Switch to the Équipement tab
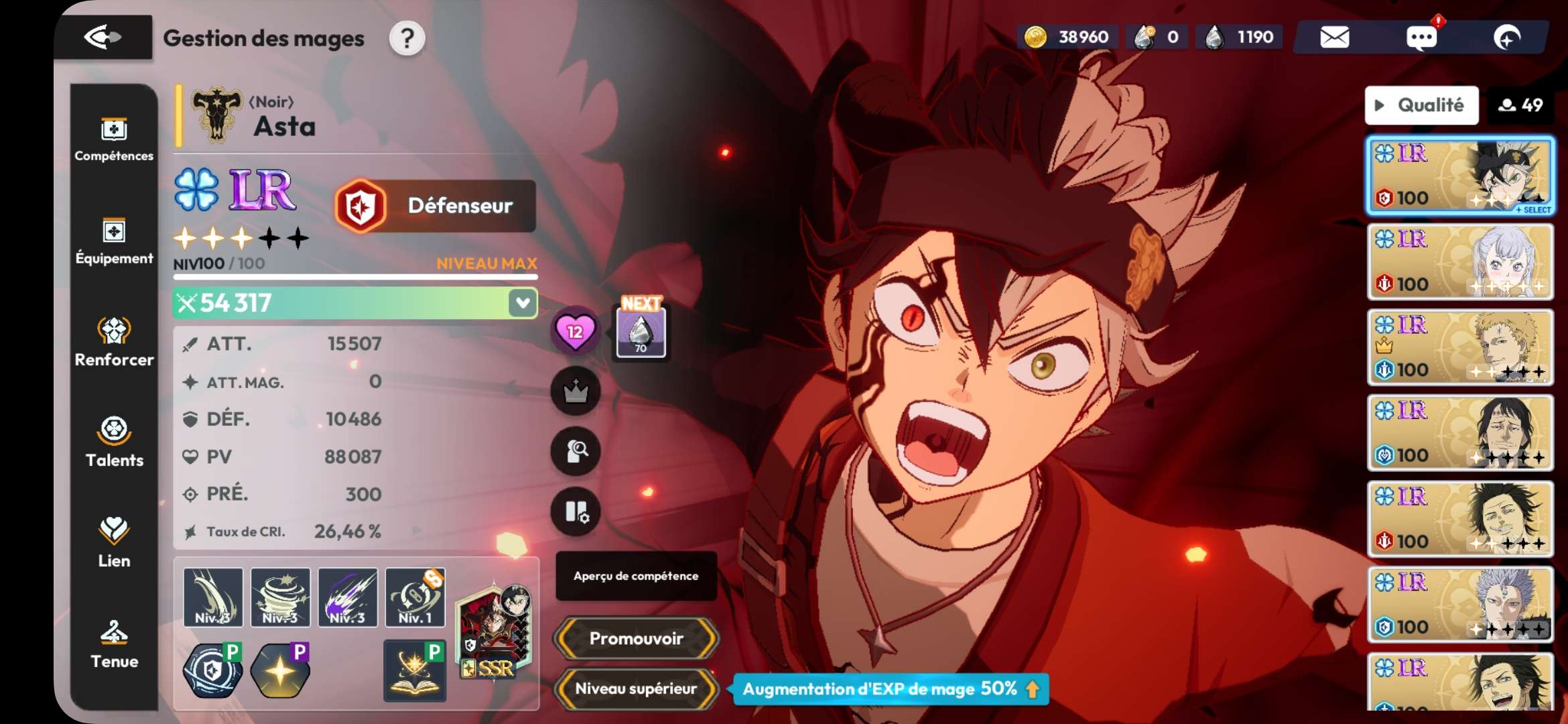This screenshot has height=724, width=1568. pyautogui.click(x=114, y=241)
